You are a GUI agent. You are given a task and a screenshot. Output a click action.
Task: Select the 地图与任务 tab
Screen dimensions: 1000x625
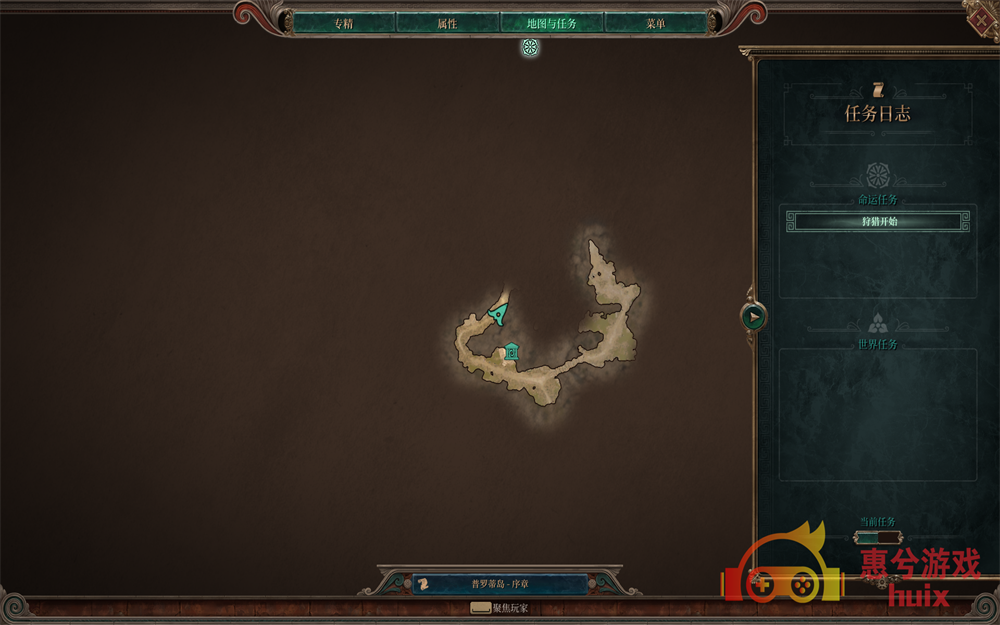[x=551, y=23]
